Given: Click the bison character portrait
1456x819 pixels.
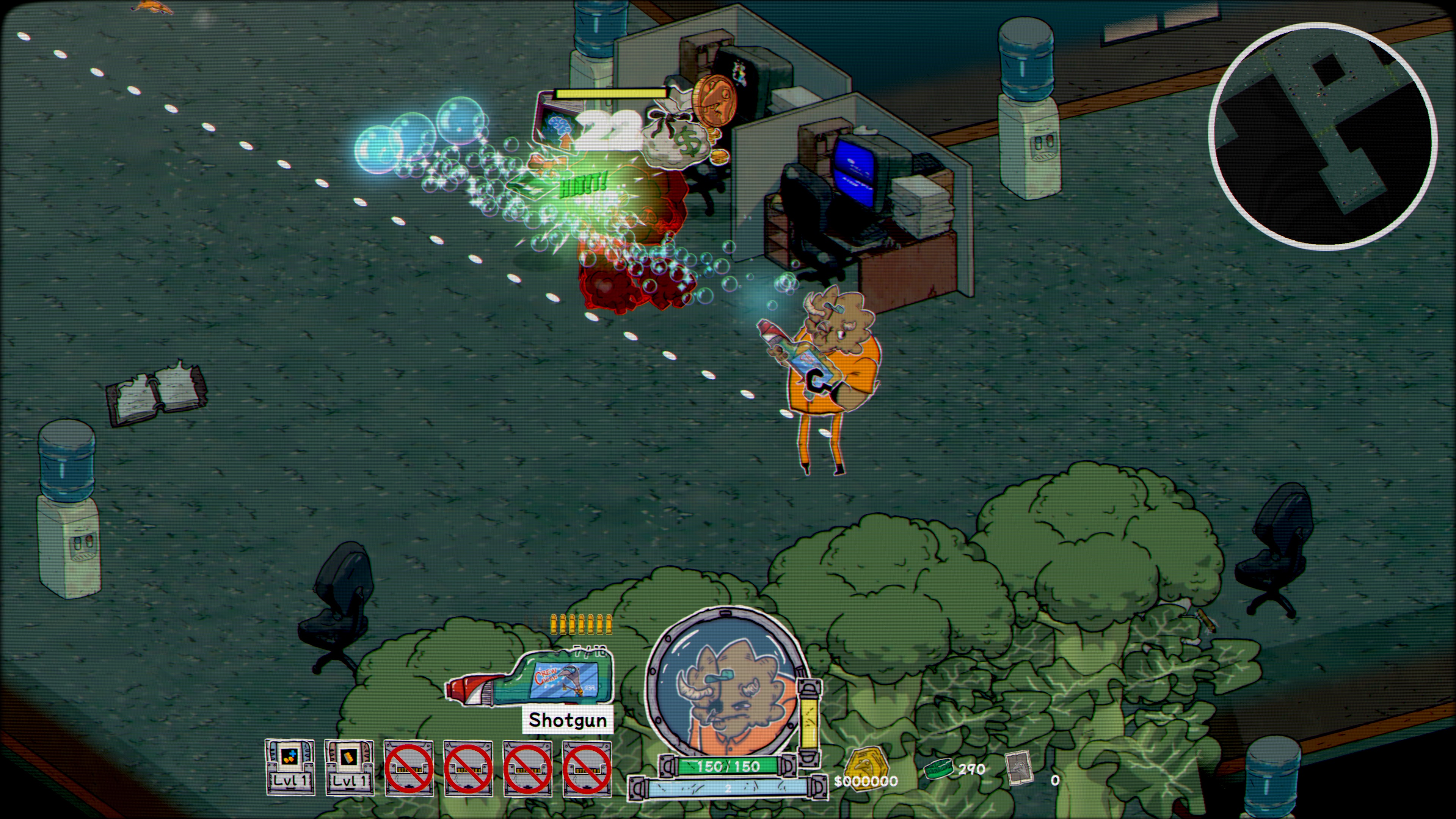Looking at the screenshot, I should [x=726, y=684].
